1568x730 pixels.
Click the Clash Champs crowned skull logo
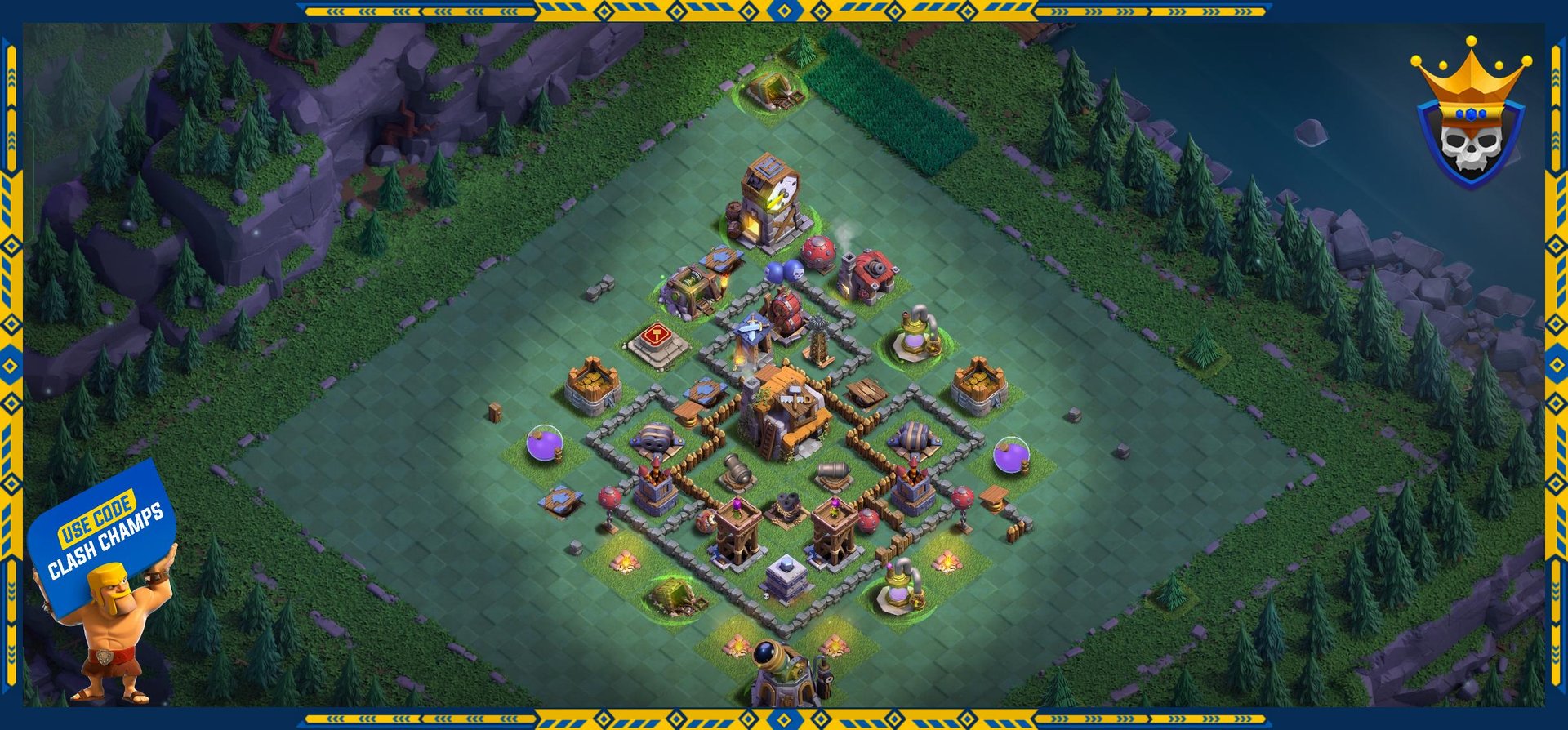click(1469, 118)
